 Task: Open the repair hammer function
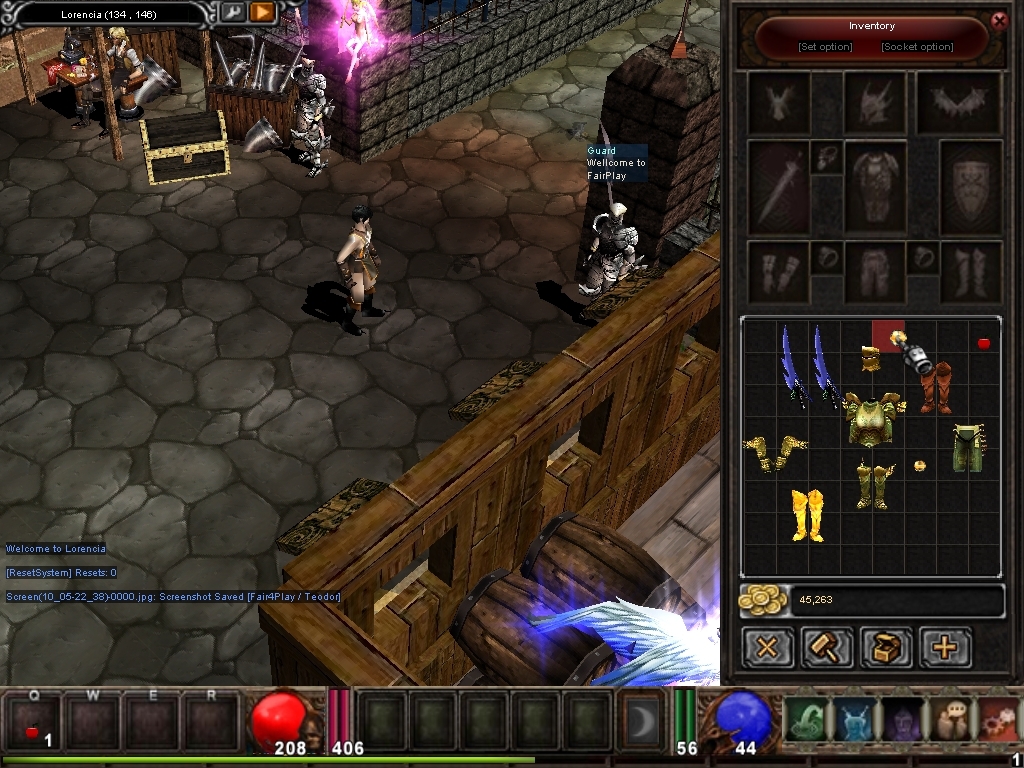[x=826, y=647]
